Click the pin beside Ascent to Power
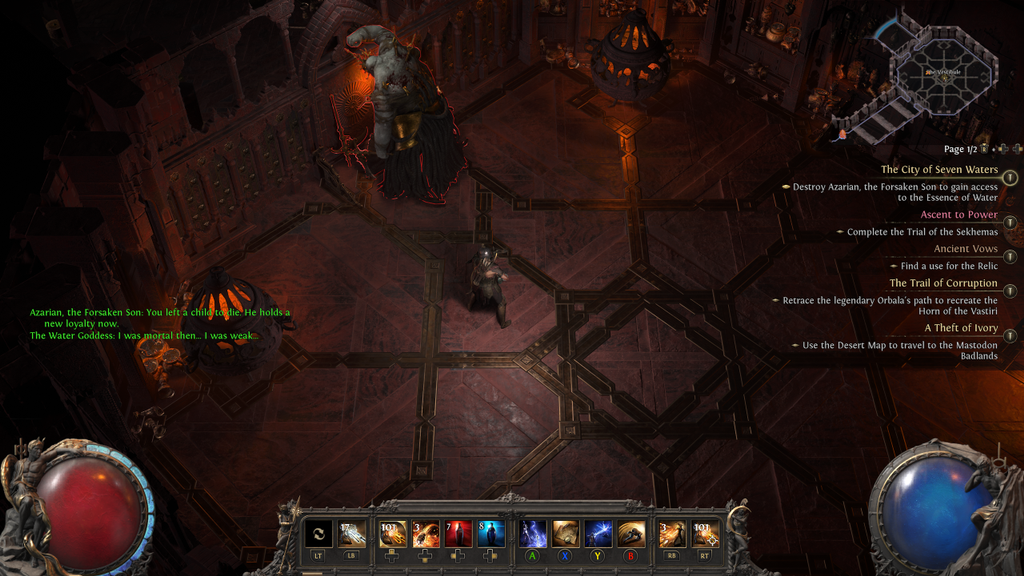Image resolution: width=1024 pixels, height=576 pixels. point(1010,222)
